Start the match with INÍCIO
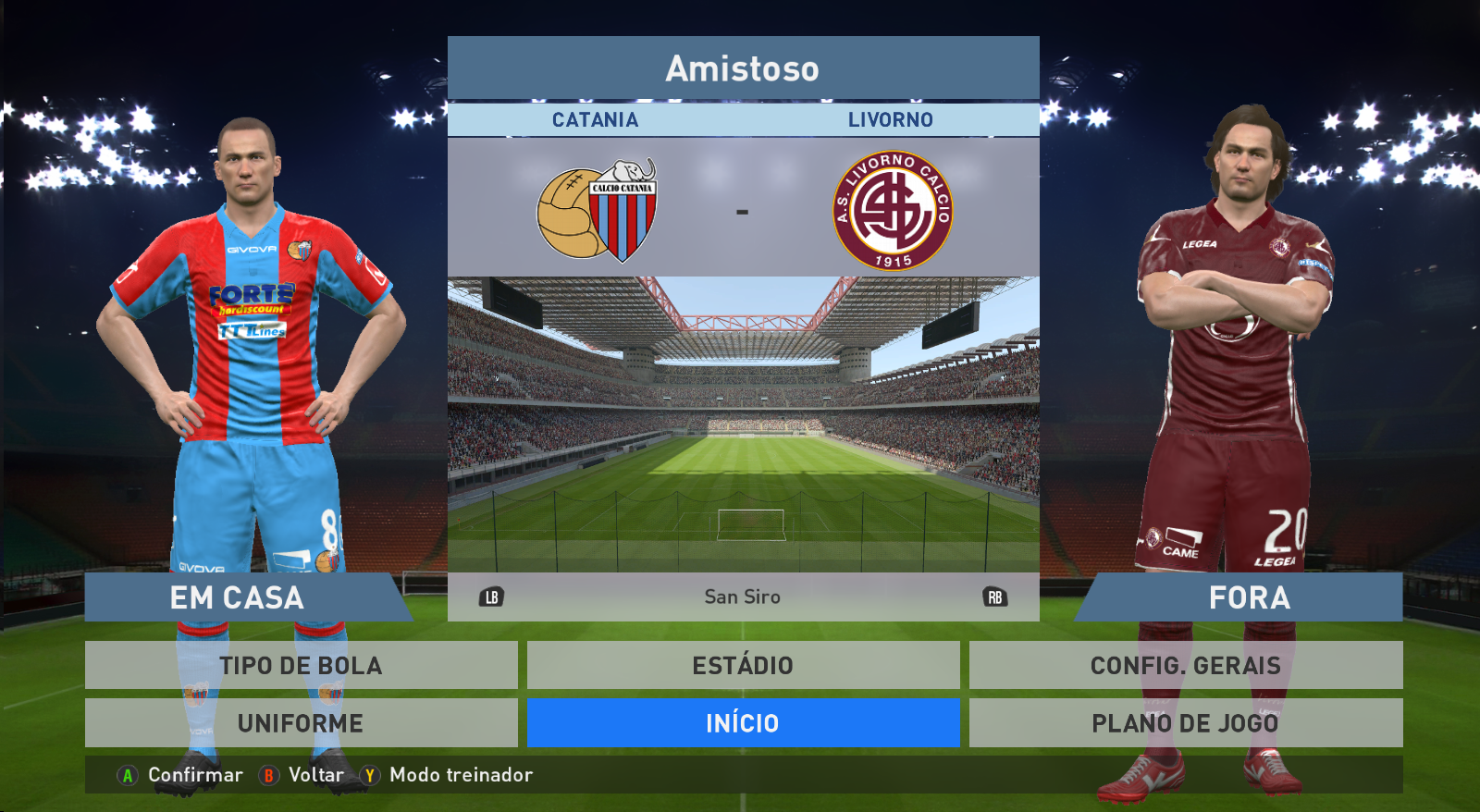 [x=743, y=722]
